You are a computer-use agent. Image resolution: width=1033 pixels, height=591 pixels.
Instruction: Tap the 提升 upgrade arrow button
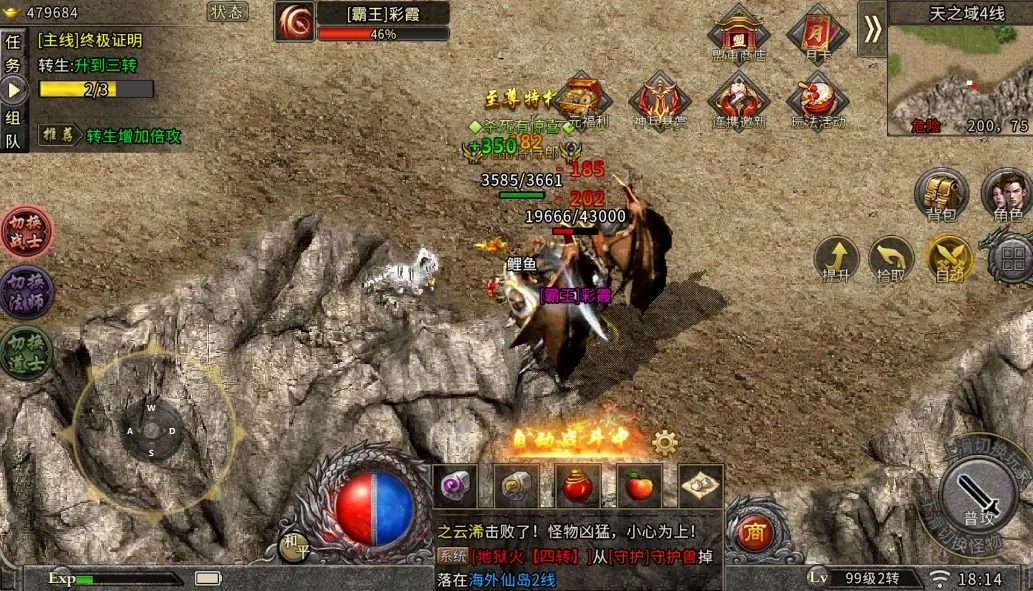pos(836,257)
